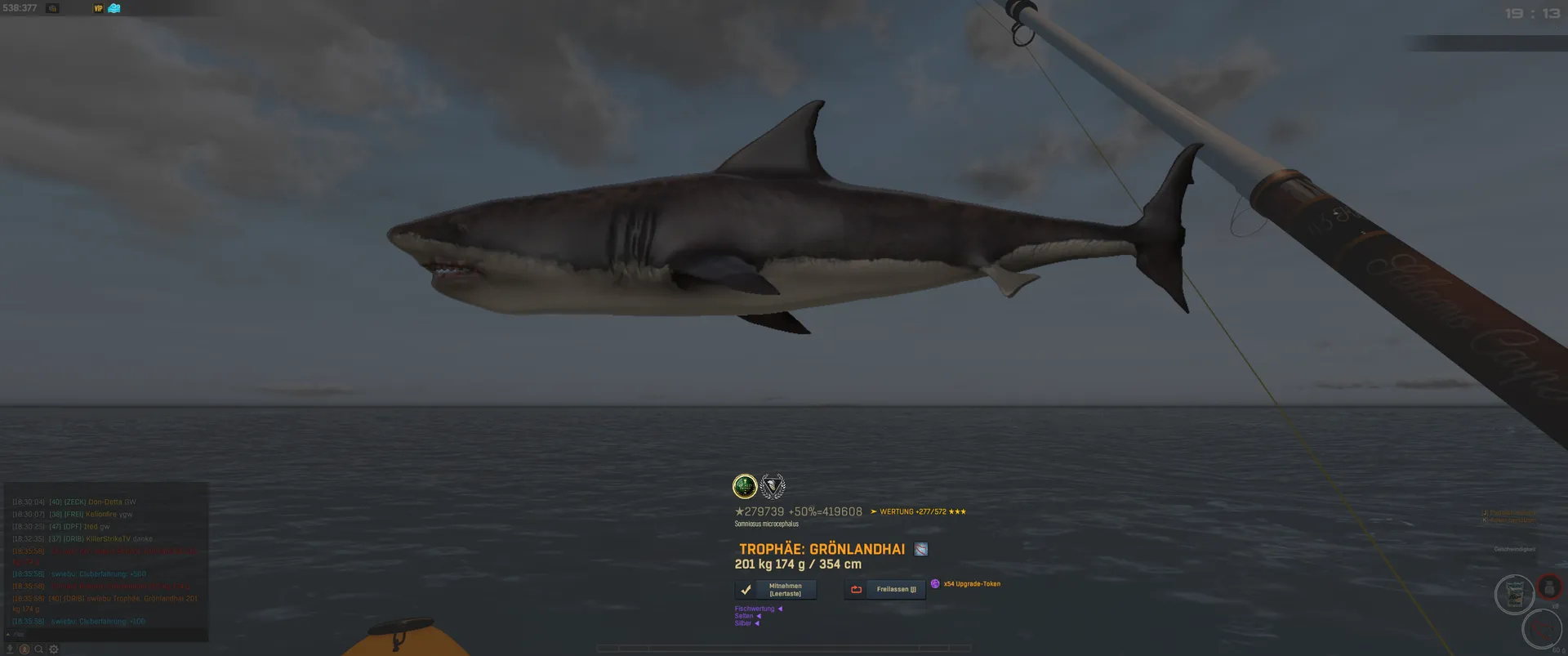This screenshot has height=656, width=1568.
Task: Click the red worm bait circle slot
Action: click(x=1542, y=630)
